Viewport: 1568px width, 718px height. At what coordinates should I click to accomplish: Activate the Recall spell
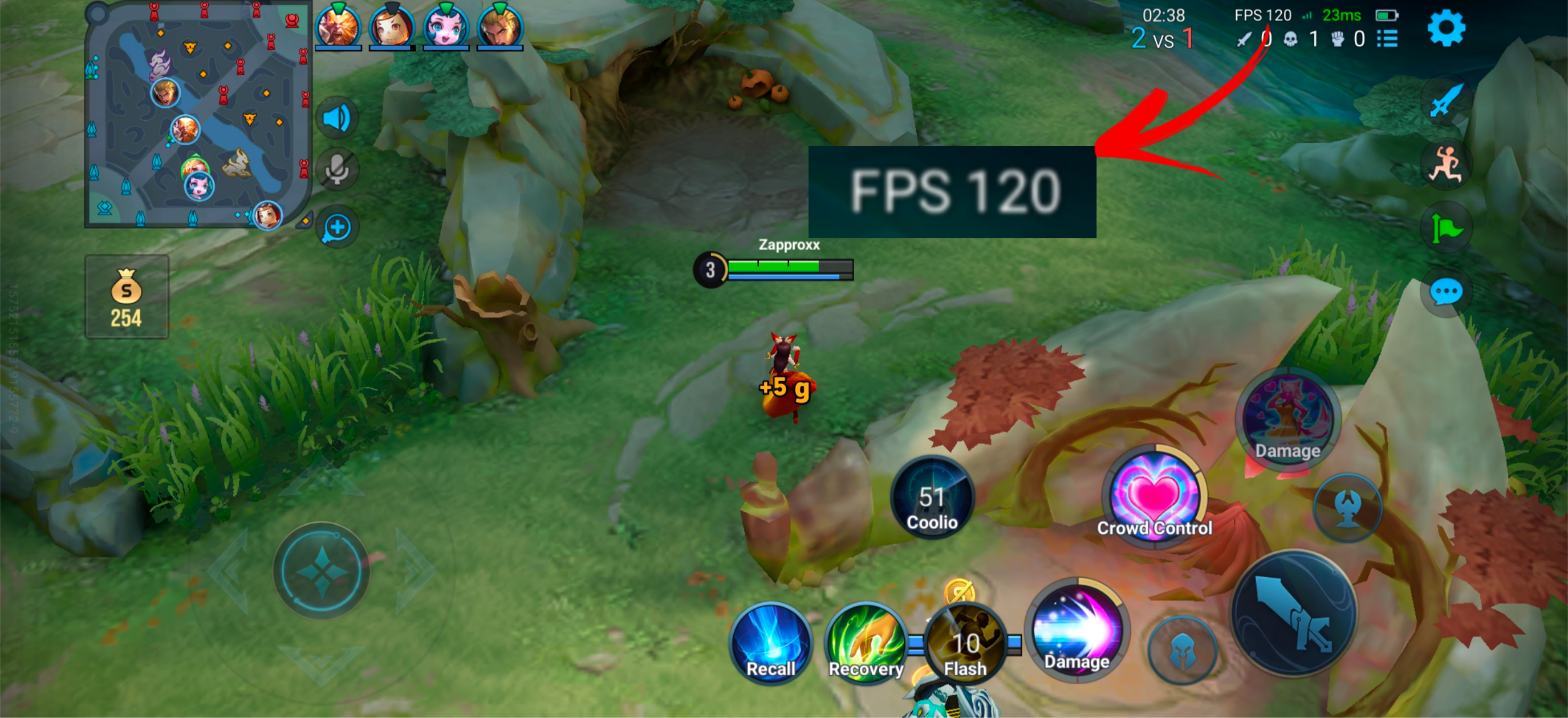coord(771,644)
